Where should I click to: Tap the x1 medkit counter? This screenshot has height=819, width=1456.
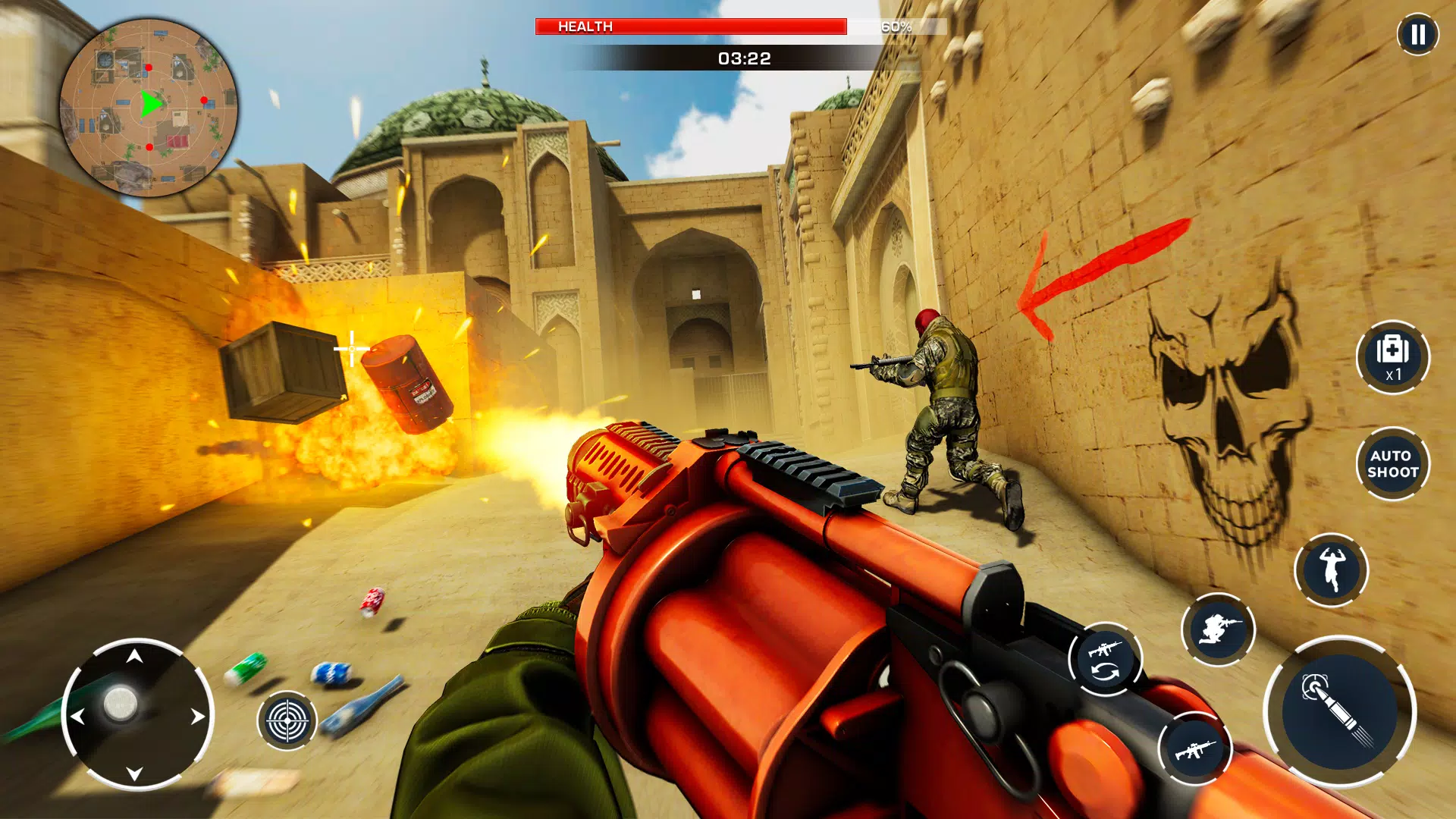click(1393, 374)
